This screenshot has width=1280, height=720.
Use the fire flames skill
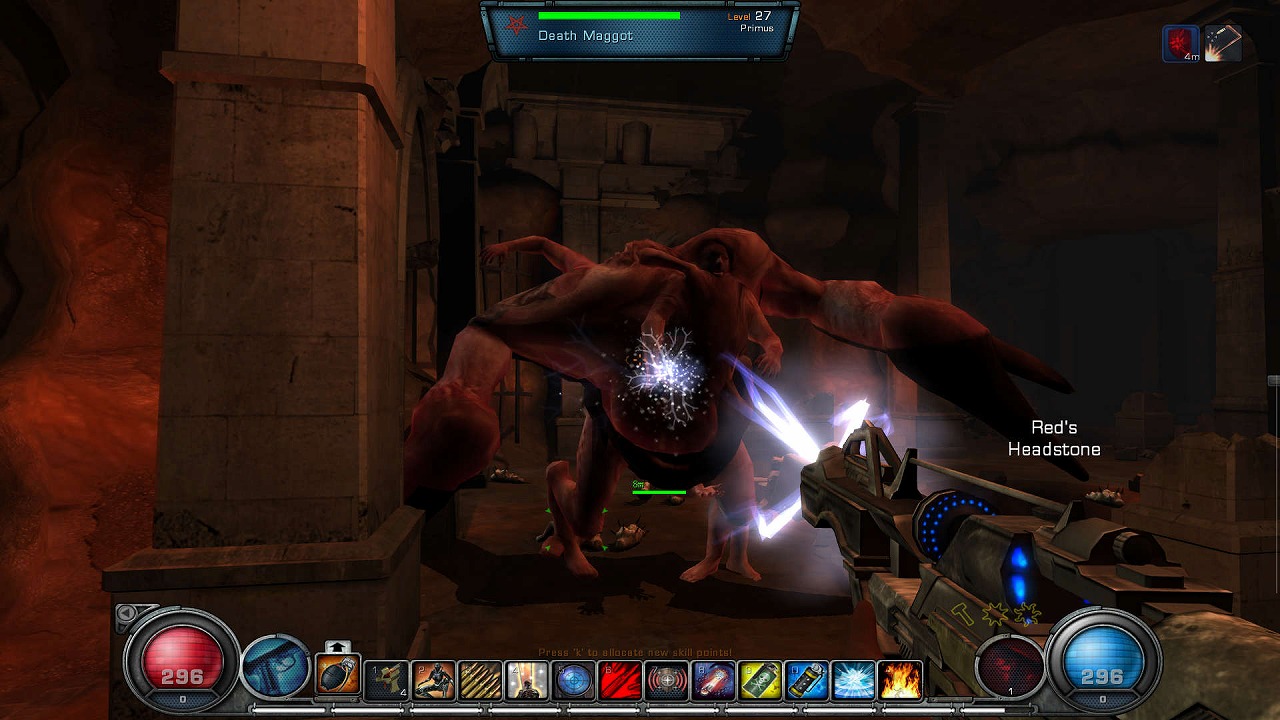tap(900, 680)
